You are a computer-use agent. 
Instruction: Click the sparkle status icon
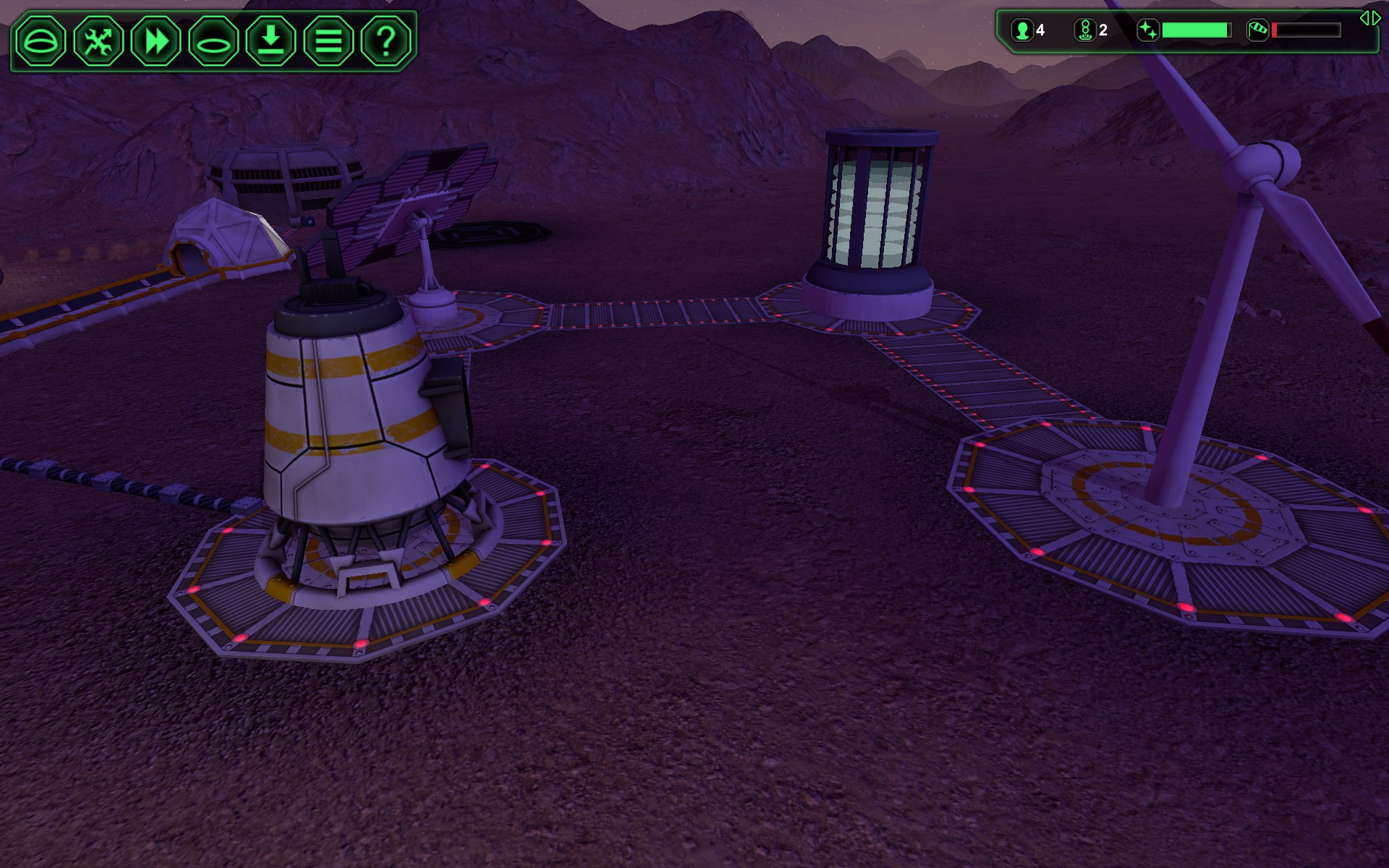(1147, 30)
